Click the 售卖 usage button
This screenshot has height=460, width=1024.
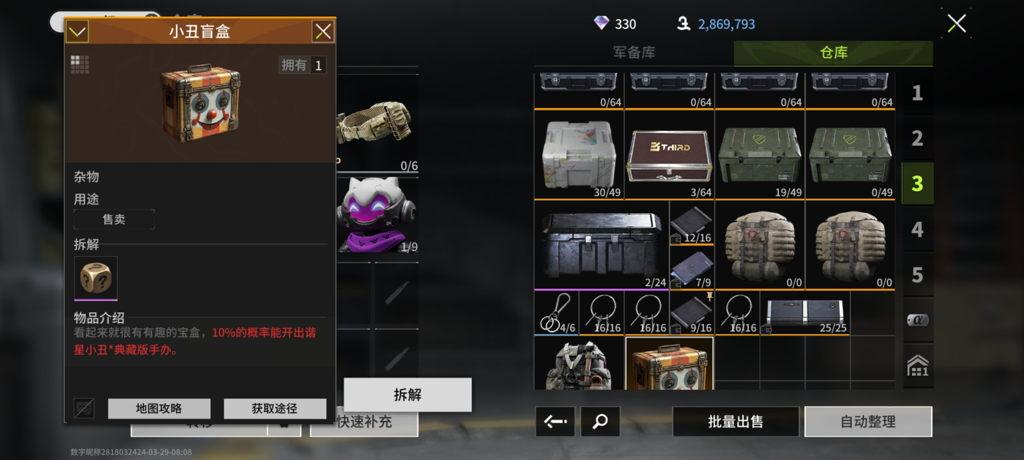pyautogui.click(x=114, y=219)
